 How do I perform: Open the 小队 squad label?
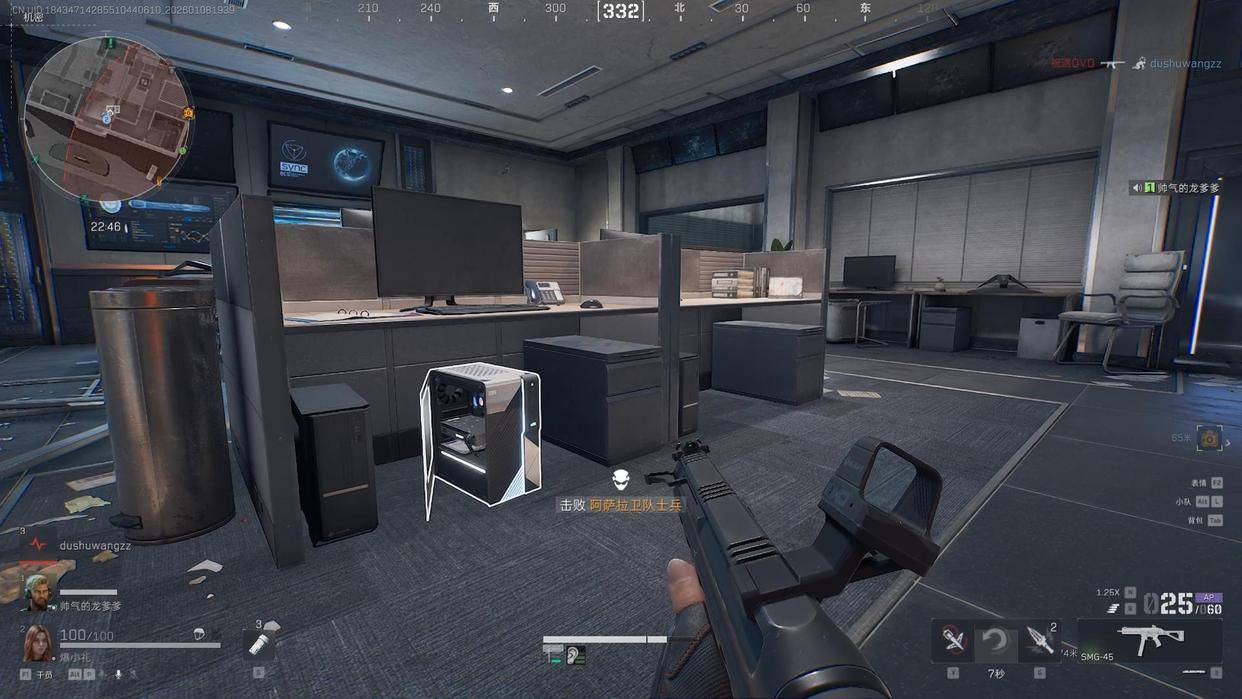tap(1183, 501)
